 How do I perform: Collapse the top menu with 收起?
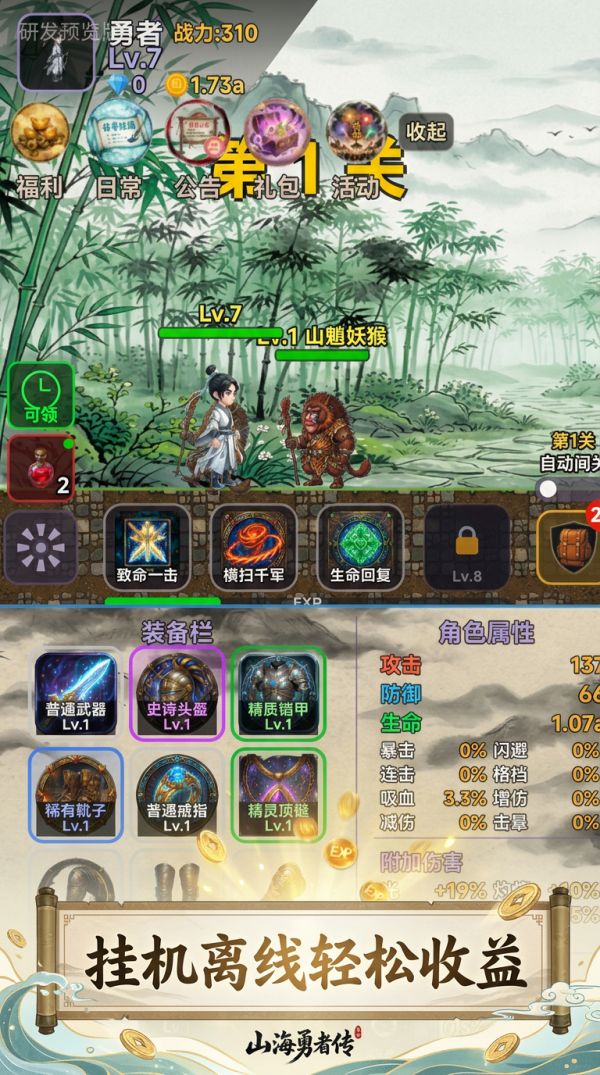427,131
